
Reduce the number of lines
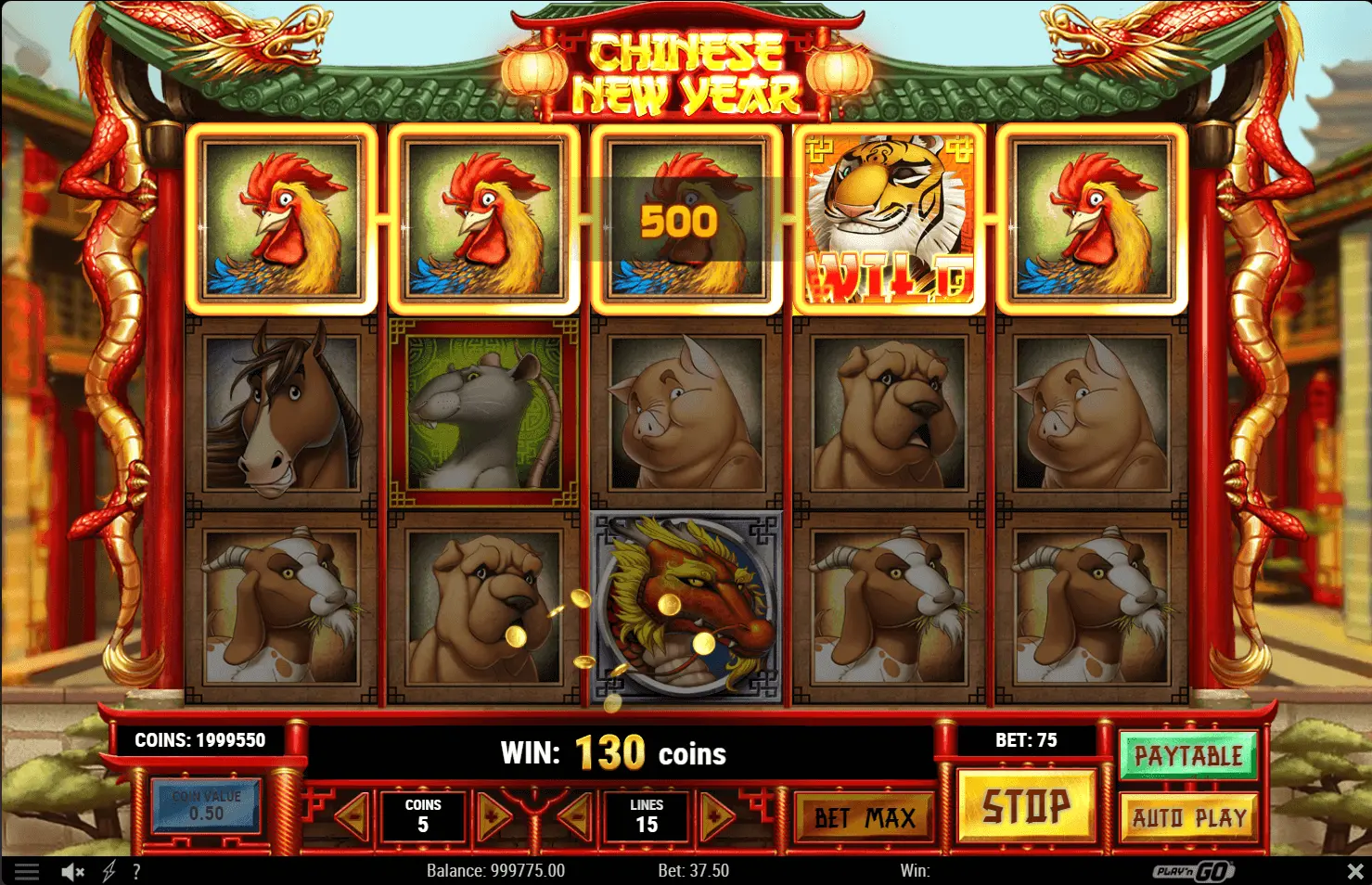[576, 817]
